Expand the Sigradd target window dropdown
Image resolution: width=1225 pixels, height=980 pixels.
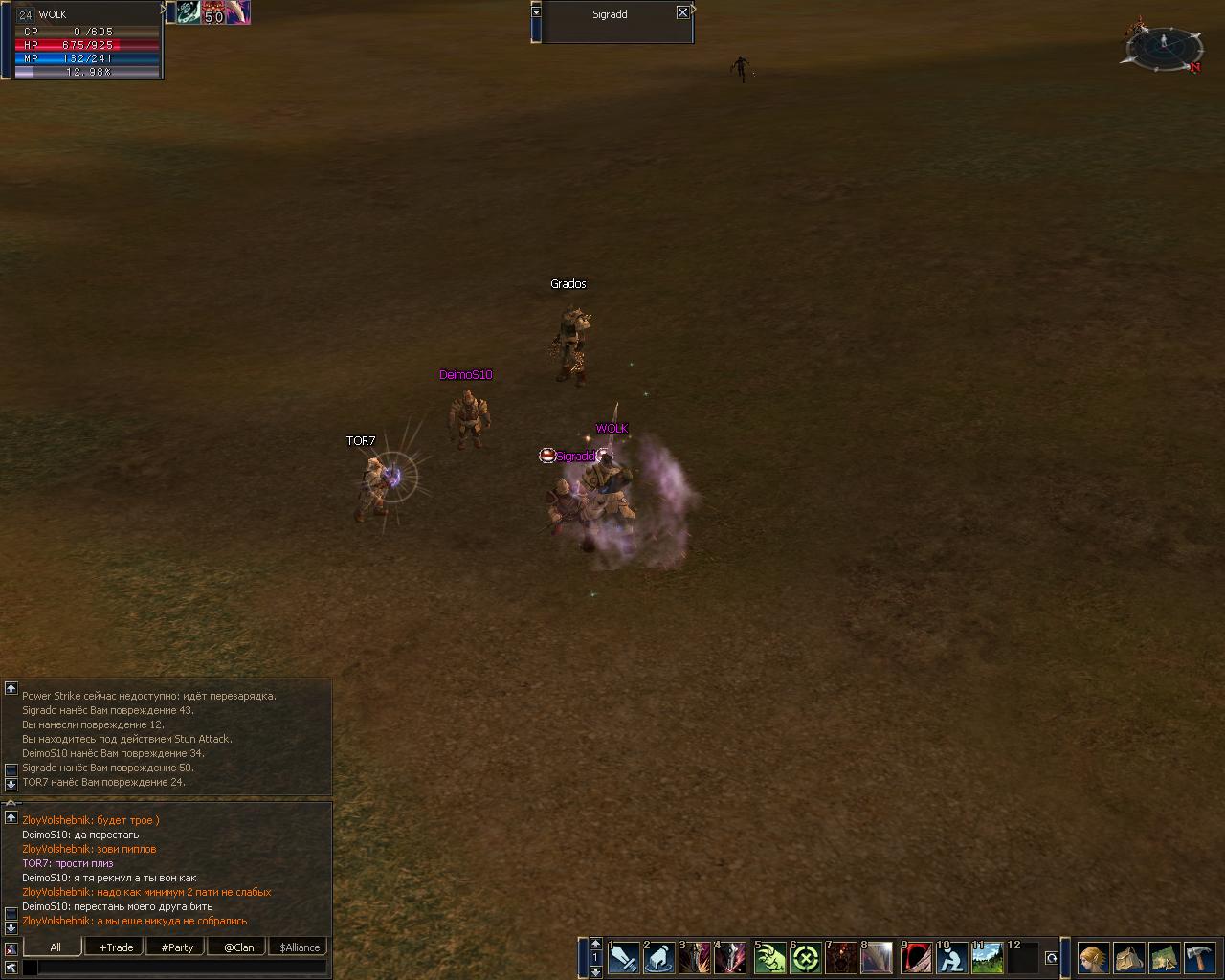tap(536, 11)
